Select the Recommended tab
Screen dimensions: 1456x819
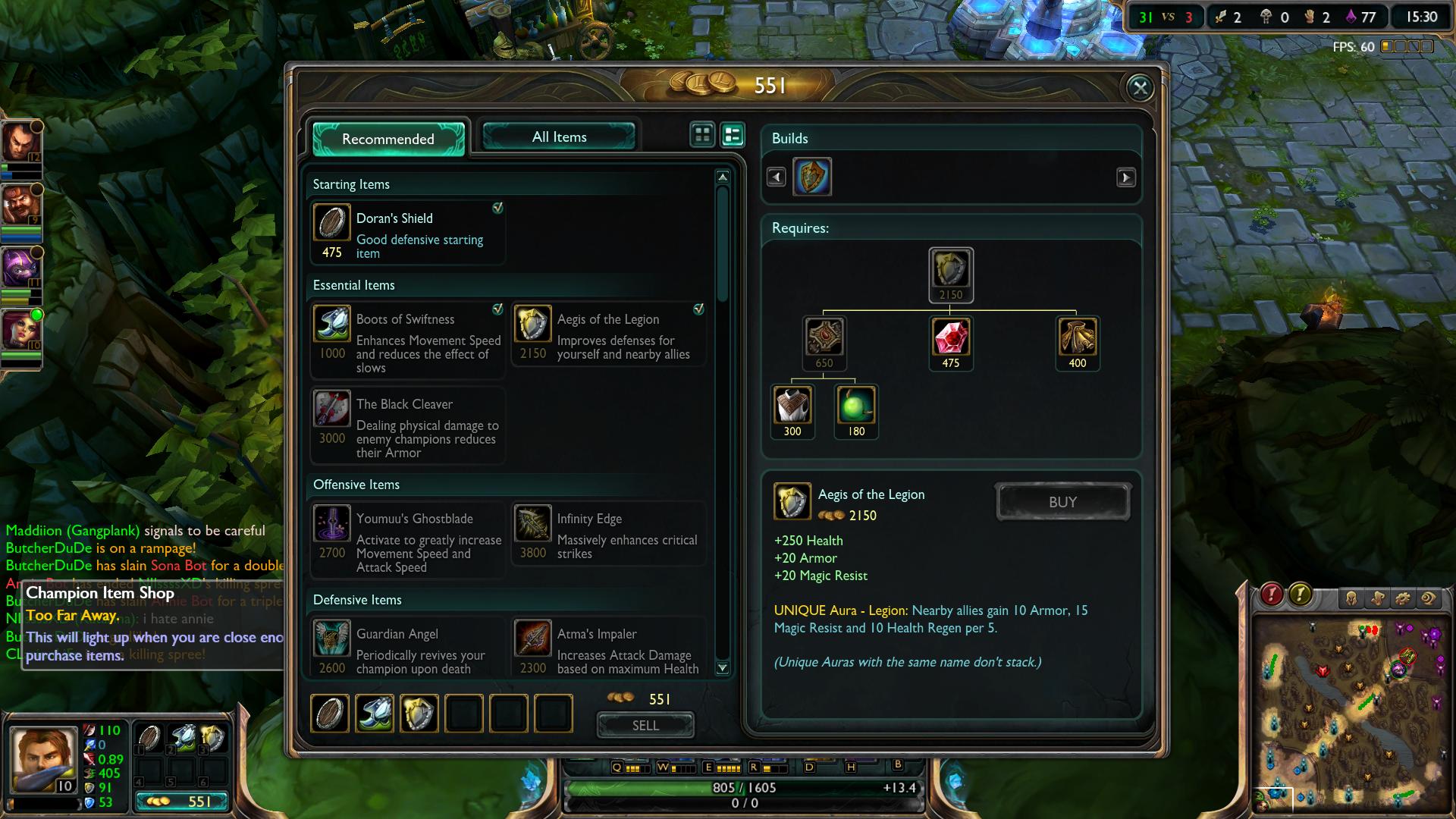388,139
